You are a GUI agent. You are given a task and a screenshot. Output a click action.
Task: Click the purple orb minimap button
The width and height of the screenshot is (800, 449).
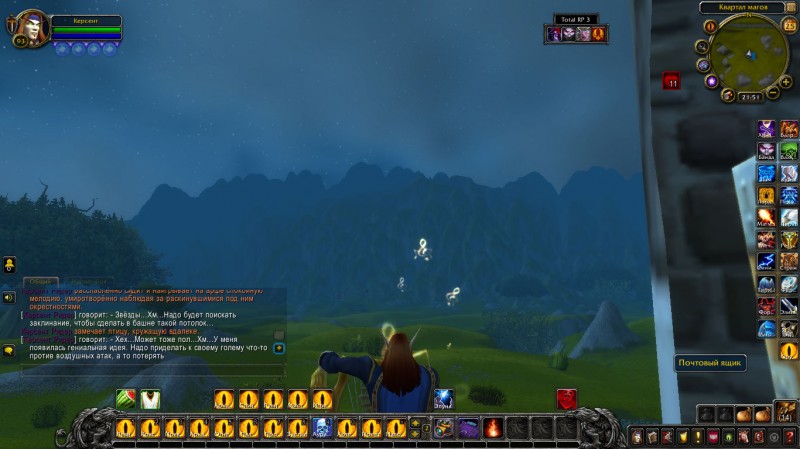coord(711,81)
